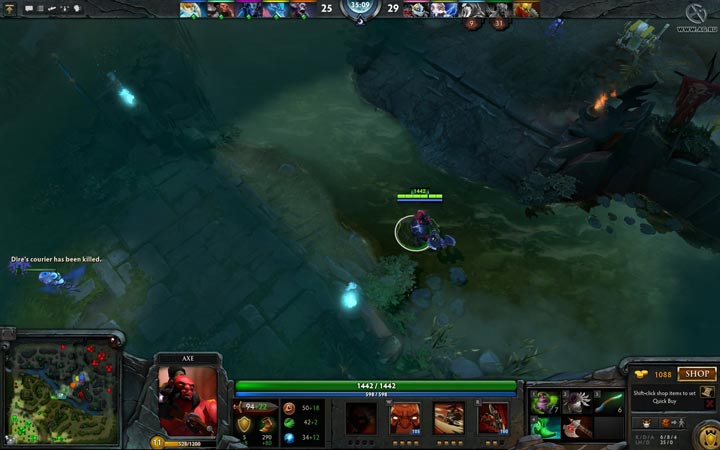Open the SHOP panel
The image size is (720, 450).
click(697, 374)
